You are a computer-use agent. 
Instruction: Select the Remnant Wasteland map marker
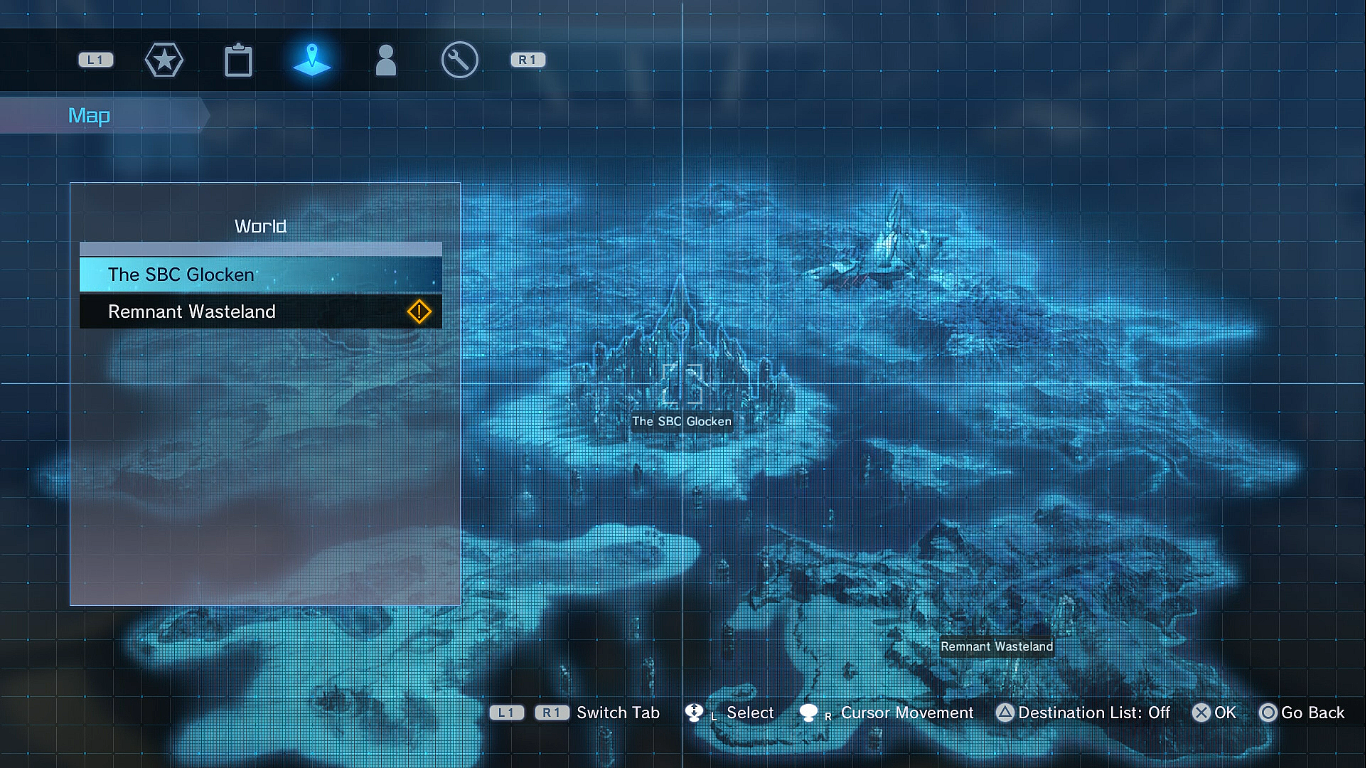tap(997, 647)
